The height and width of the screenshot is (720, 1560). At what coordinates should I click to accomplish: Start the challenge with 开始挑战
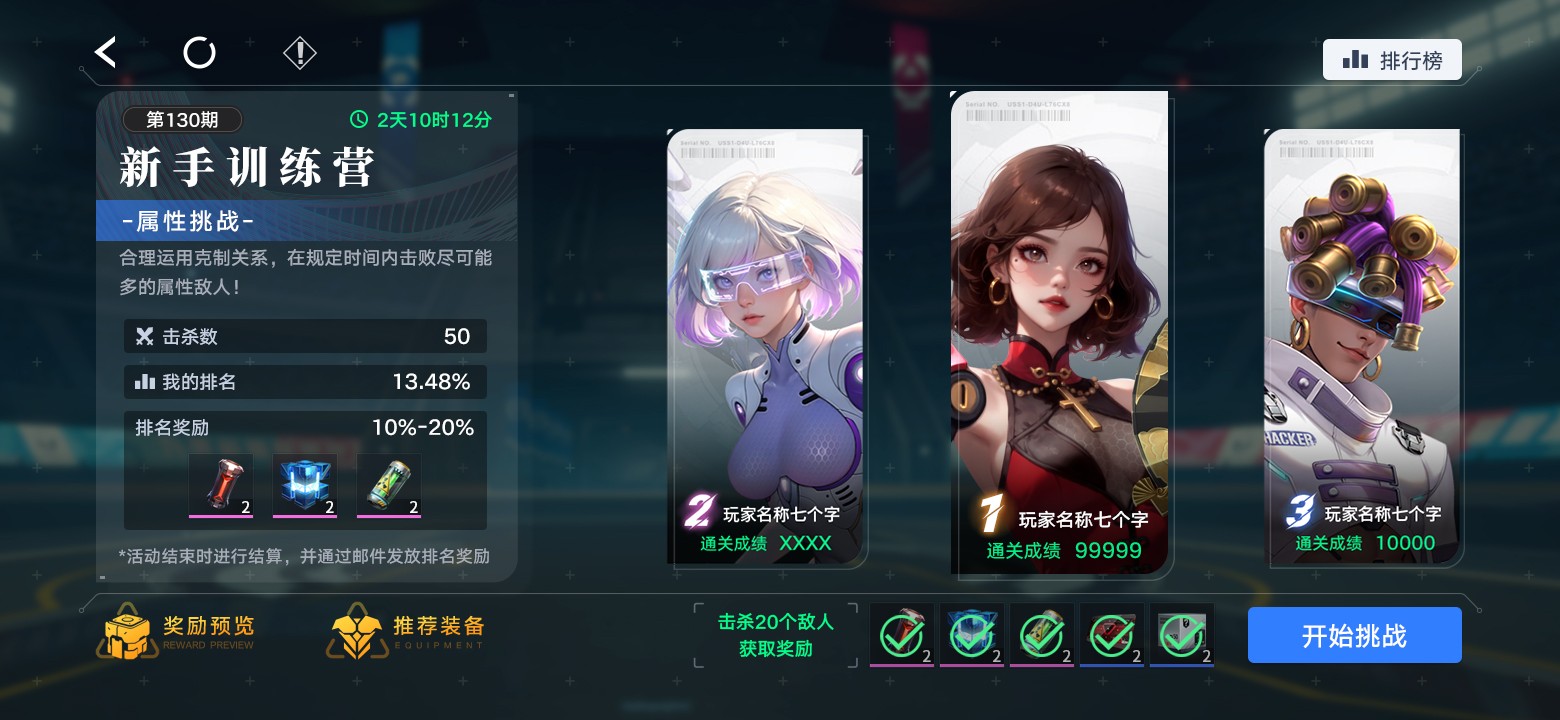coord(1354,635)
